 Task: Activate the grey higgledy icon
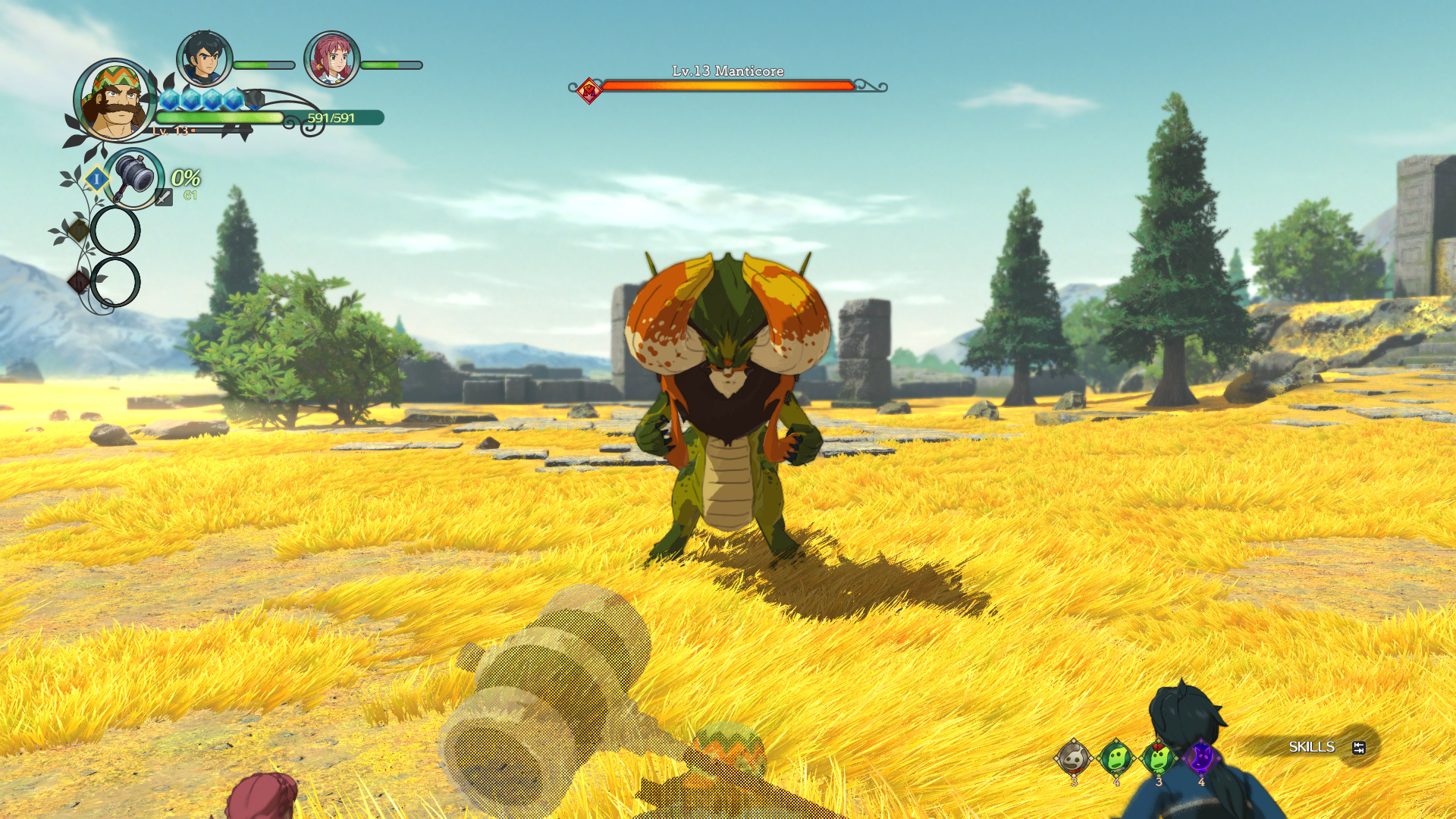click(x=1073, y=757)
